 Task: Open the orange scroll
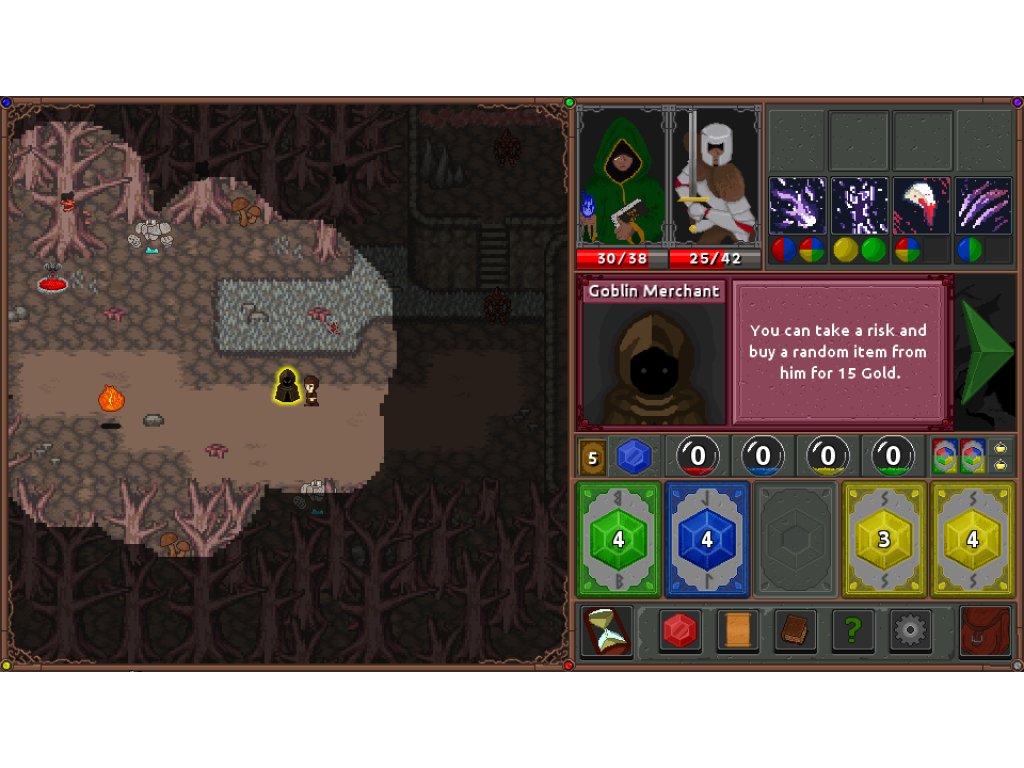pos(737,631)
